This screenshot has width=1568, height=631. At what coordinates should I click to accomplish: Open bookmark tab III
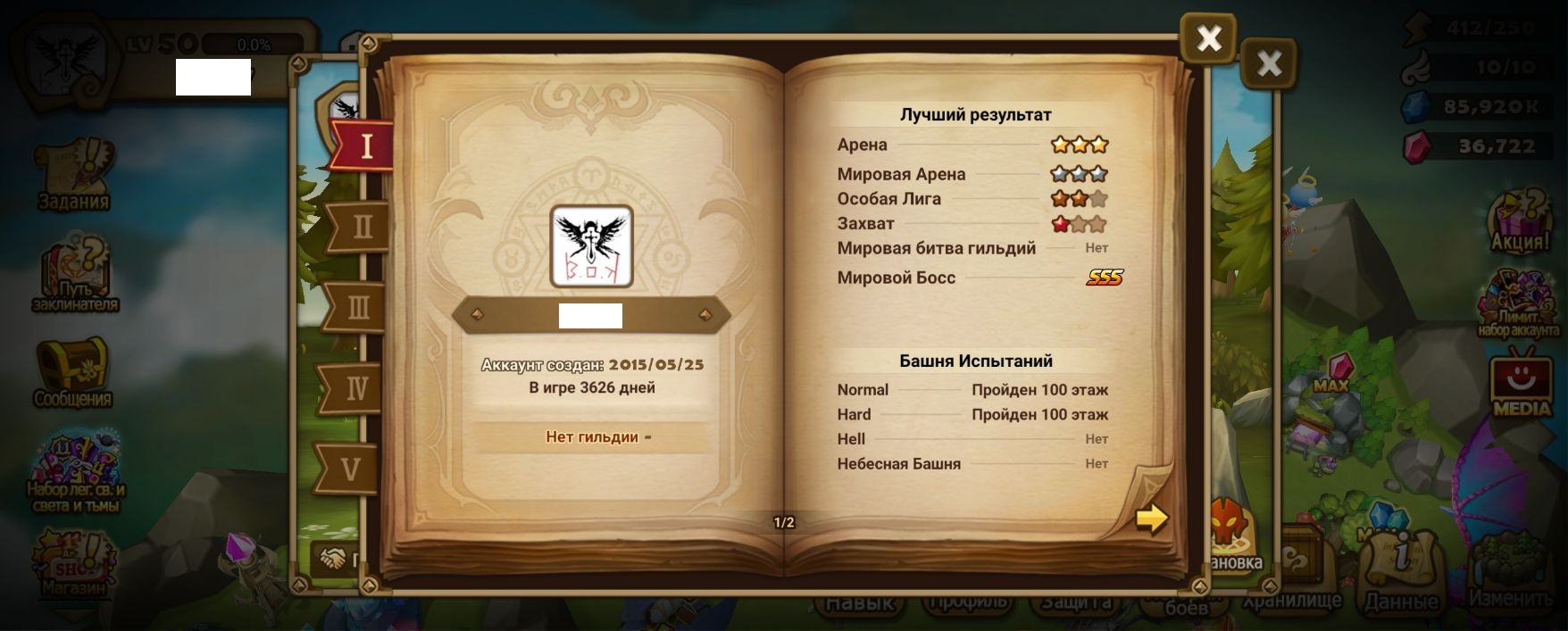pyautogui.click(x=357, y=308)
